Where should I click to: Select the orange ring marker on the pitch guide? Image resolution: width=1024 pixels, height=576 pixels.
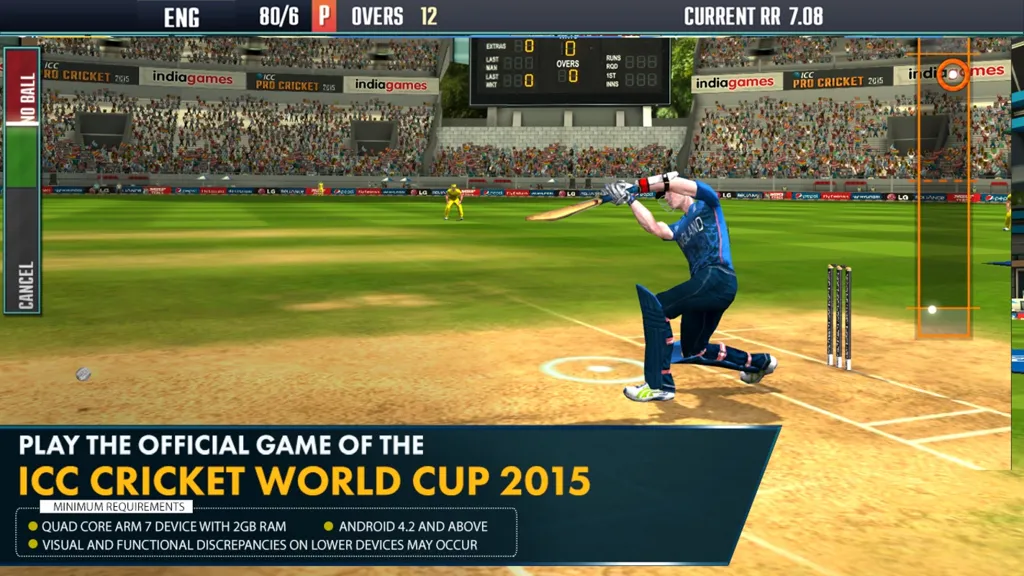(953, 74)
